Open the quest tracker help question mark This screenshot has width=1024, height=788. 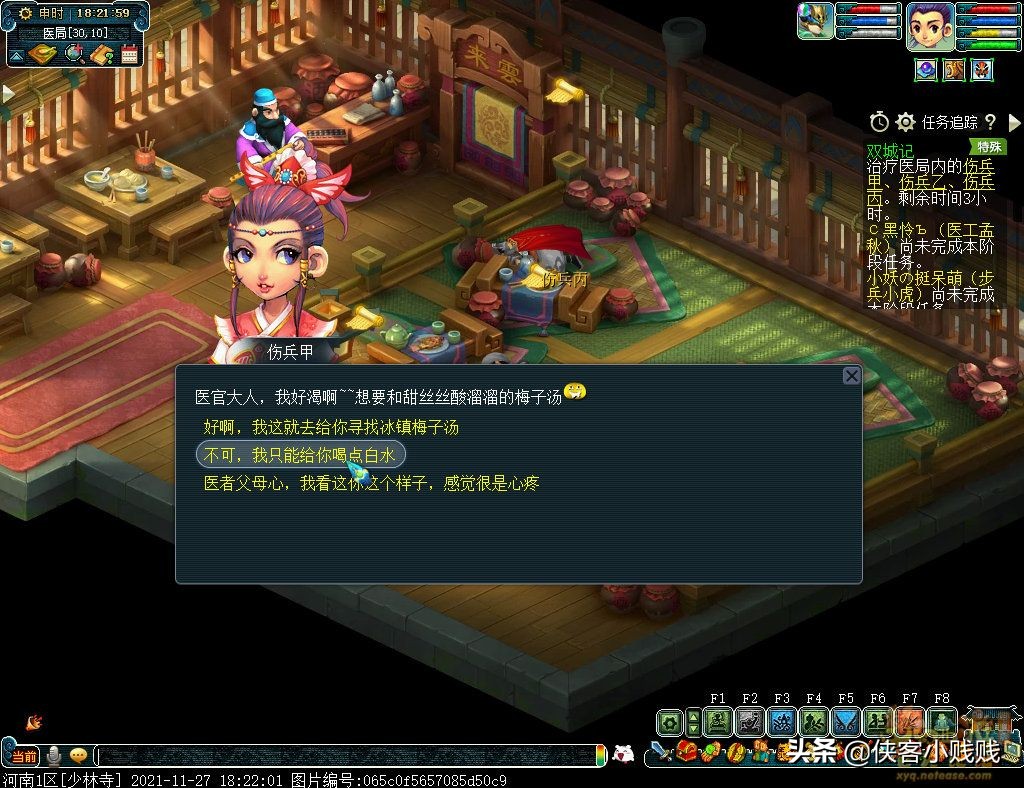(x=990, y=122)
